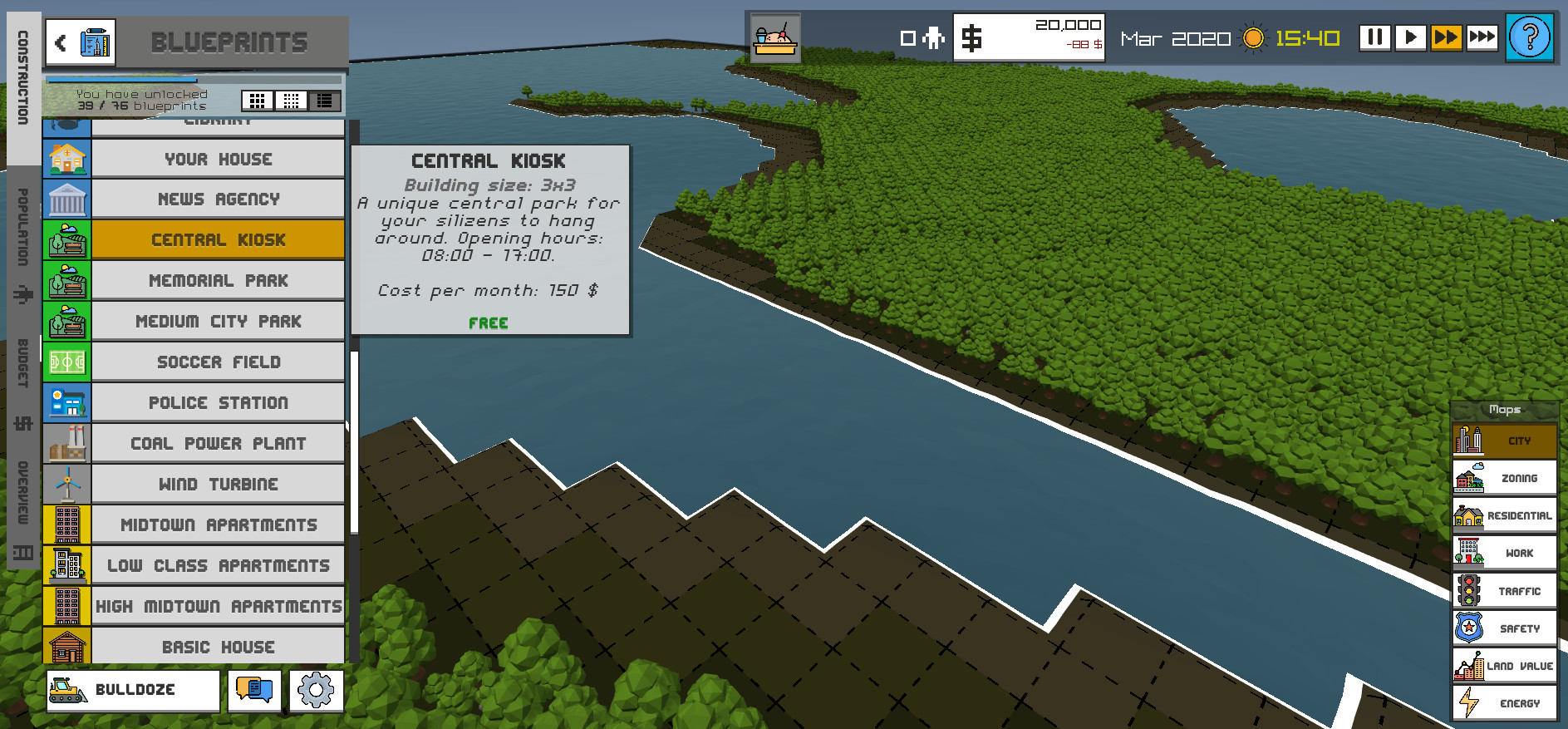The width and height of the screenshot is (1568, 729).
Task: Select the Memorial Park blueprint
Action: coord(218,281)
